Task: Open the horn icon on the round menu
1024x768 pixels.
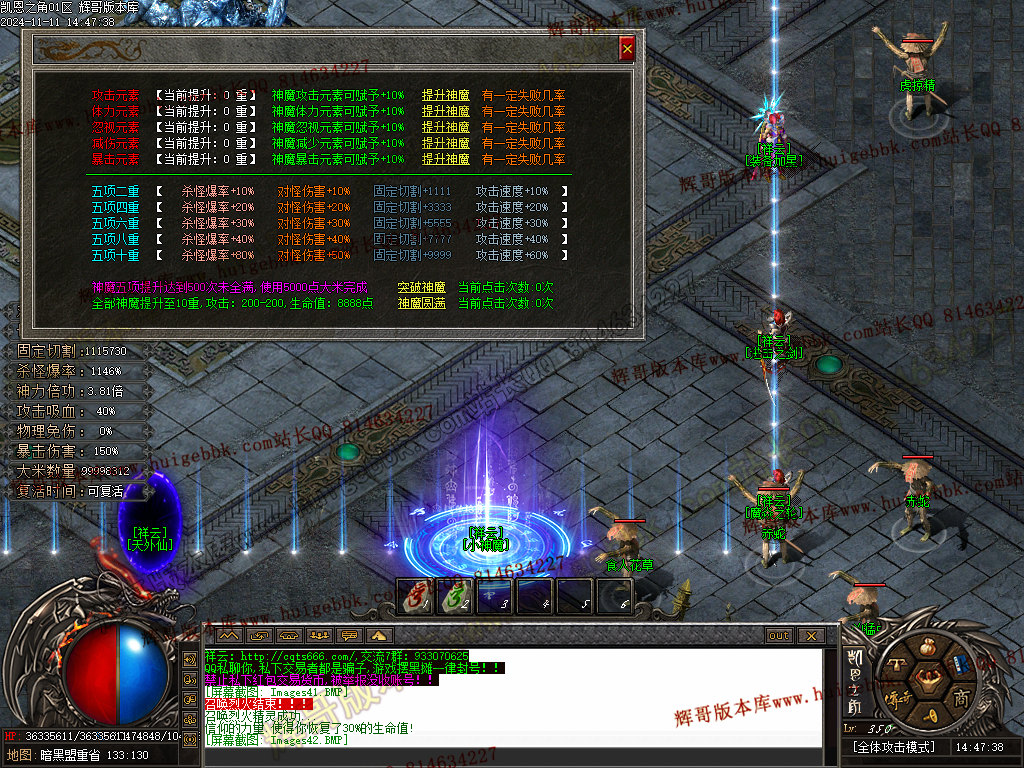Action: click(x=929, y=716)
